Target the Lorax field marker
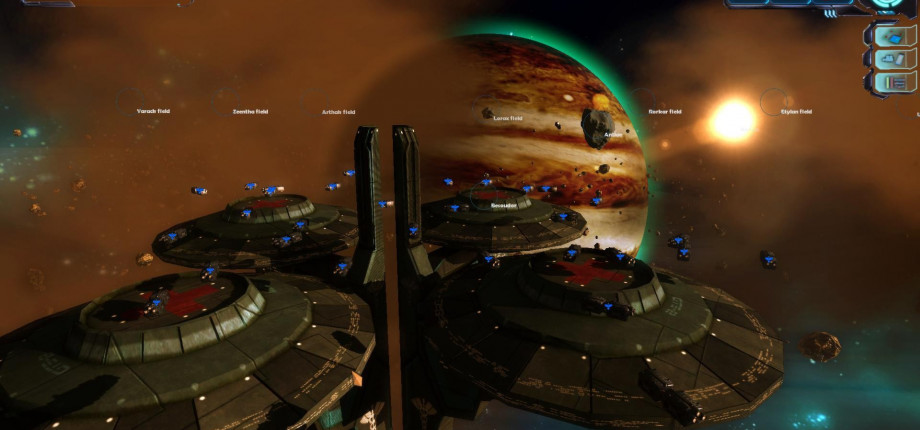 click(508, 117)
